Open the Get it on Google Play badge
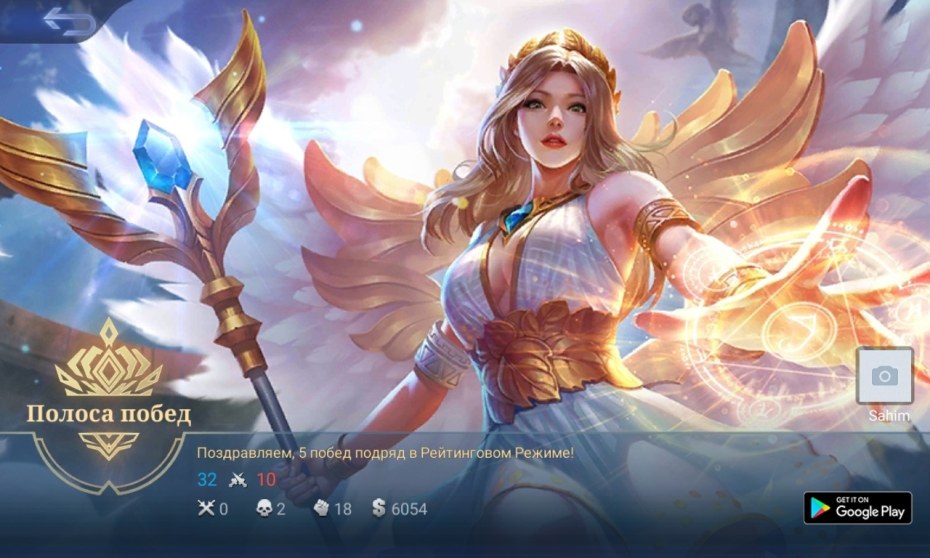The image size is (930, 558). point(857,507)
